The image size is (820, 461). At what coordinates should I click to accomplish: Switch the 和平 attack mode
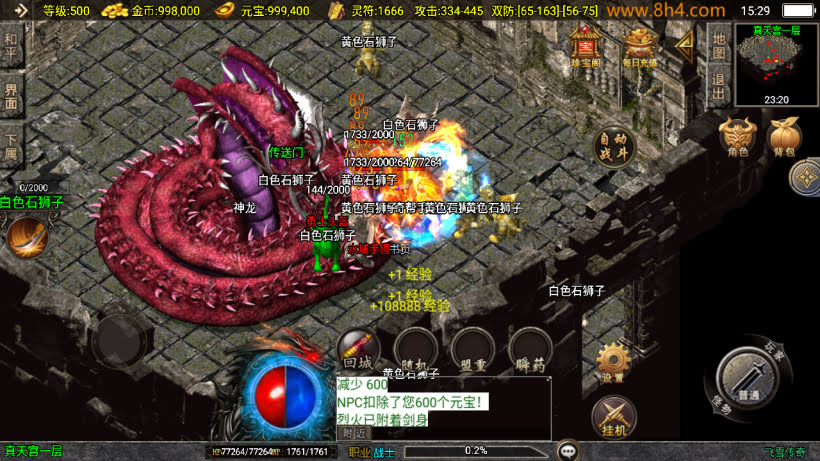pyautogui.click(x=11, y=46)
